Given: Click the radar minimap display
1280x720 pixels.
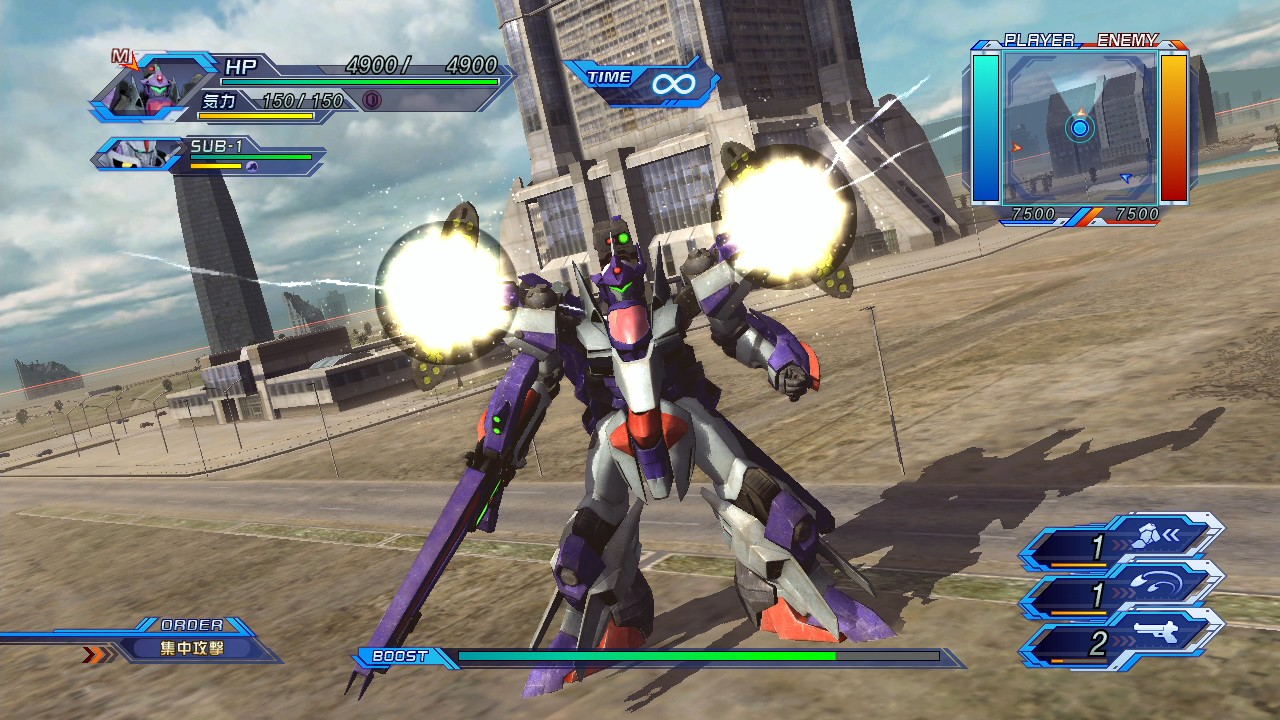Looking at the screenshot, I should tap(1080, 127).
